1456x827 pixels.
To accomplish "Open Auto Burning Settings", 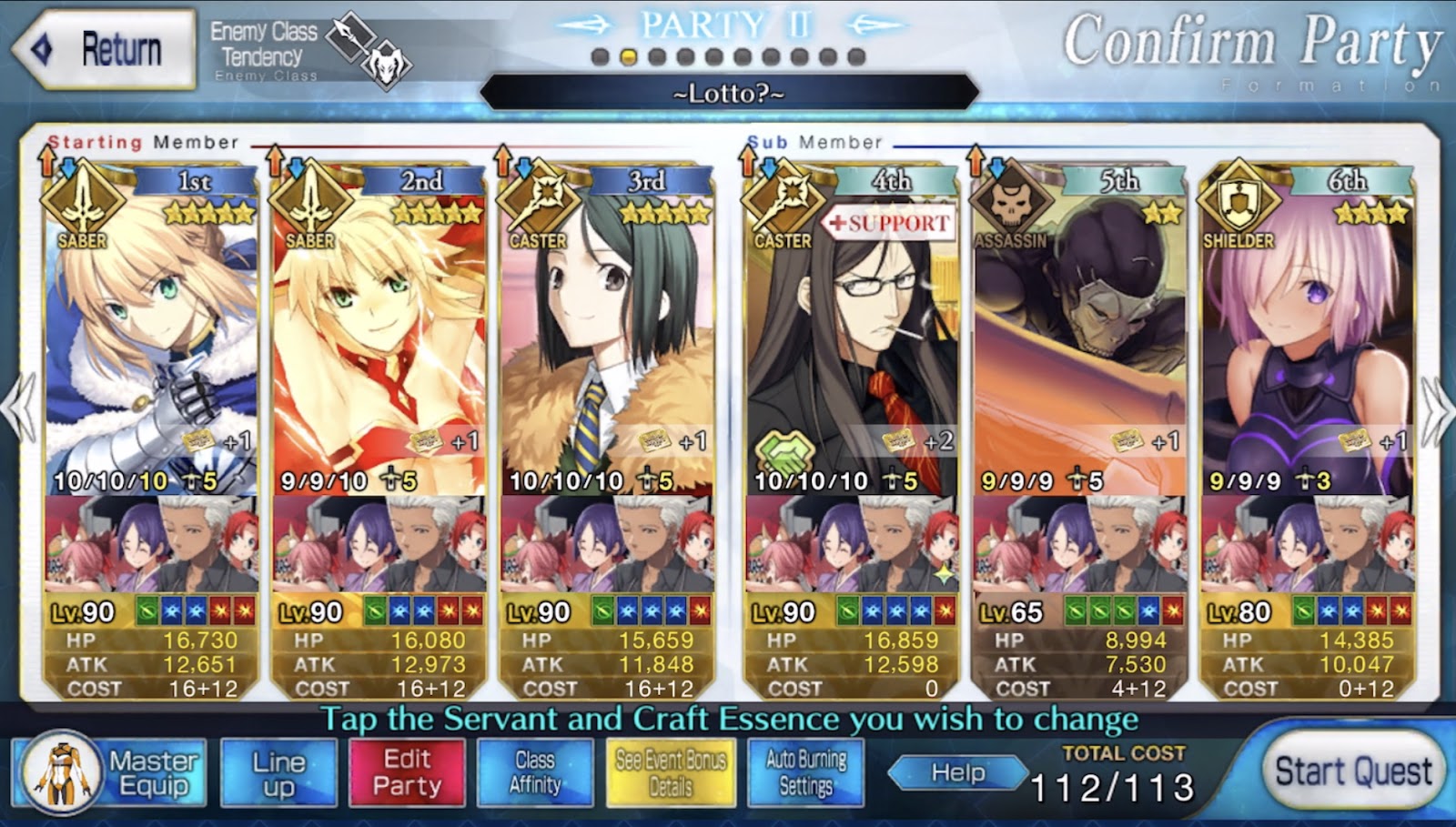I will click(x=805, y=772).
